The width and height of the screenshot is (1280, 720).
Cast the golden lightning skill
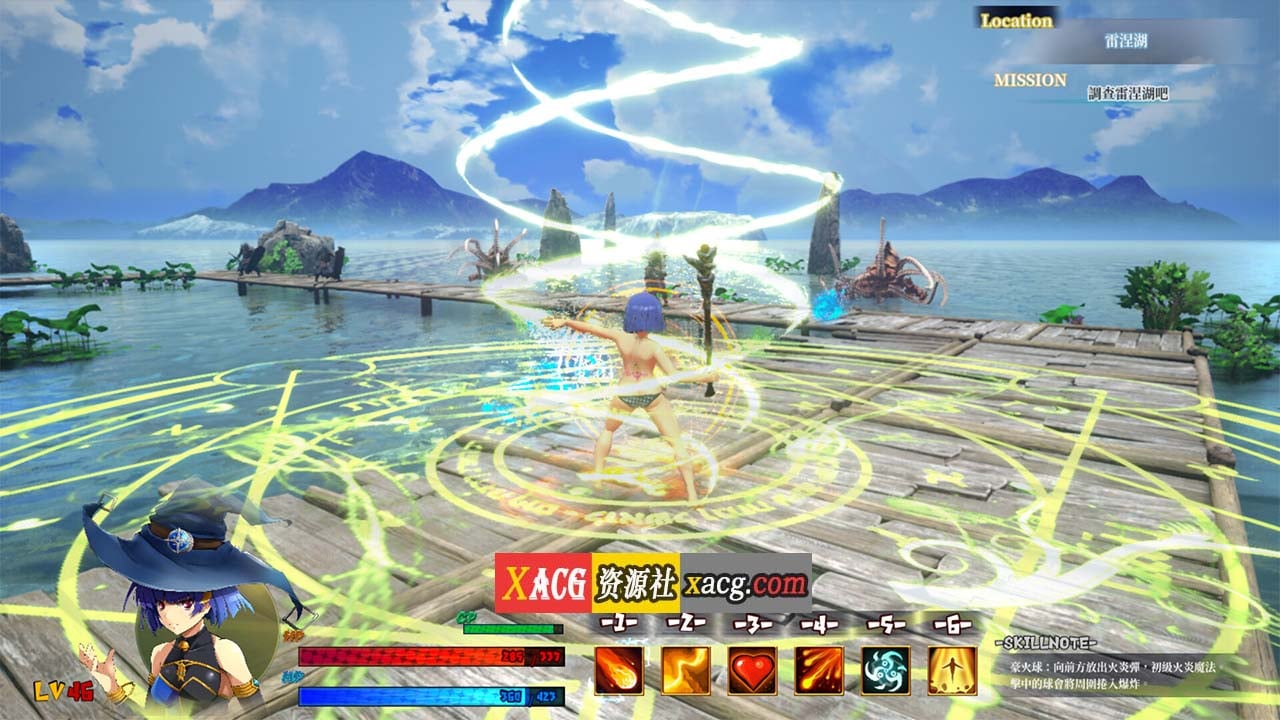(686, 670)
